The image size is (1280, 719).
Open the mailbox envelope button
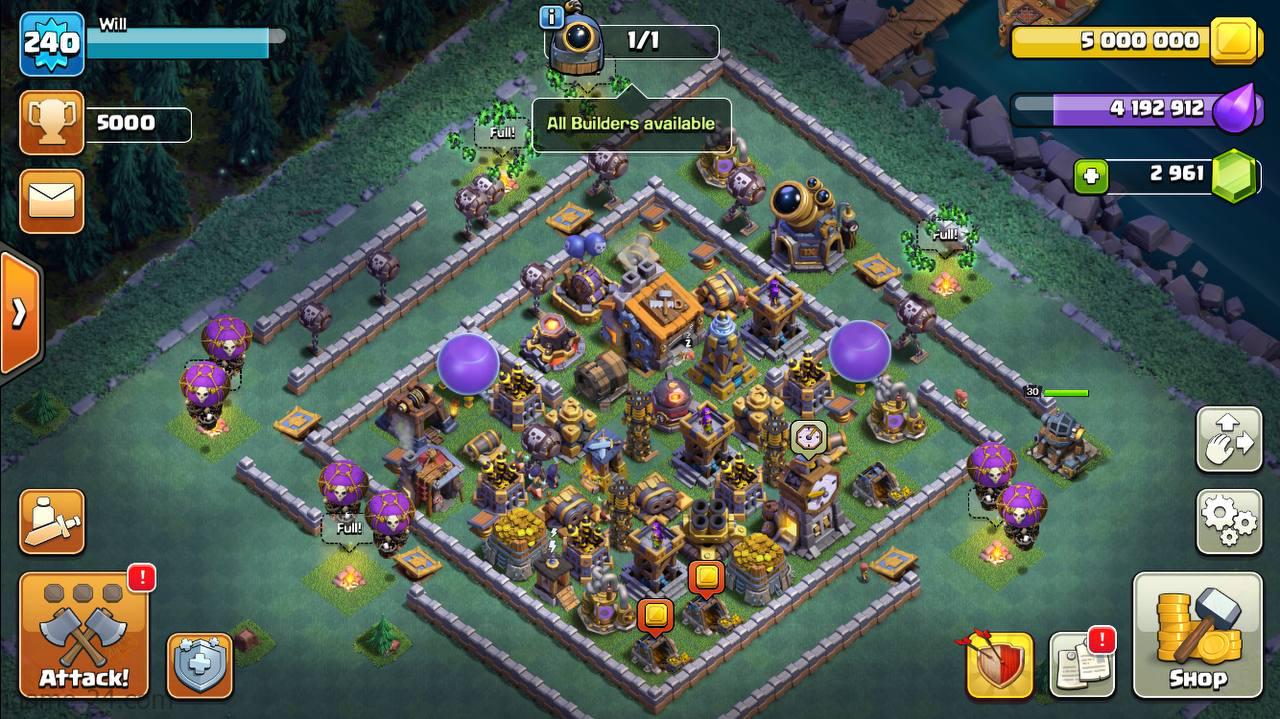coord(51,200)
